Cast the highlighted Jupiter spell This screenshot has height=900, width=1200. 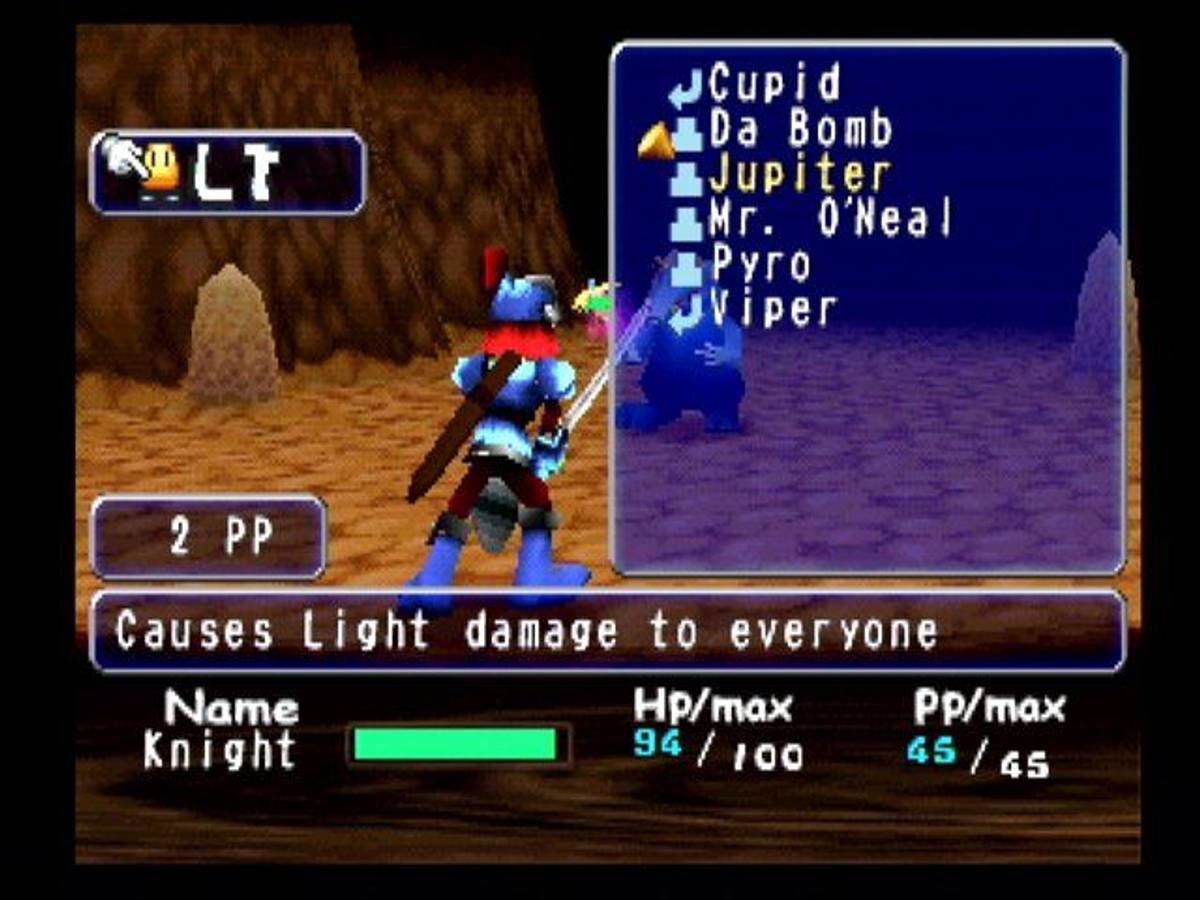pos(798,176)
